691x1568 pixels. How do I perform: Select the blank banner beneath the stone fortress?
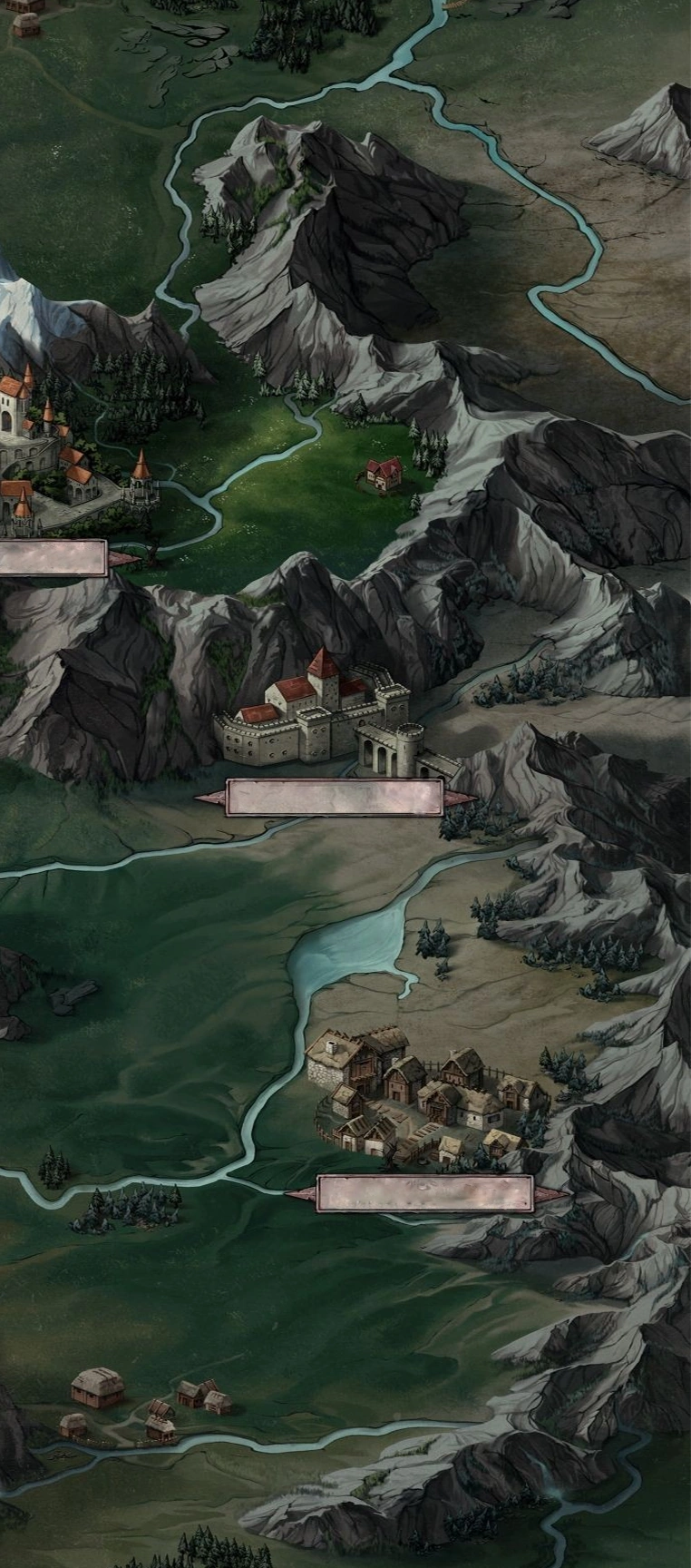pos(334,799)
